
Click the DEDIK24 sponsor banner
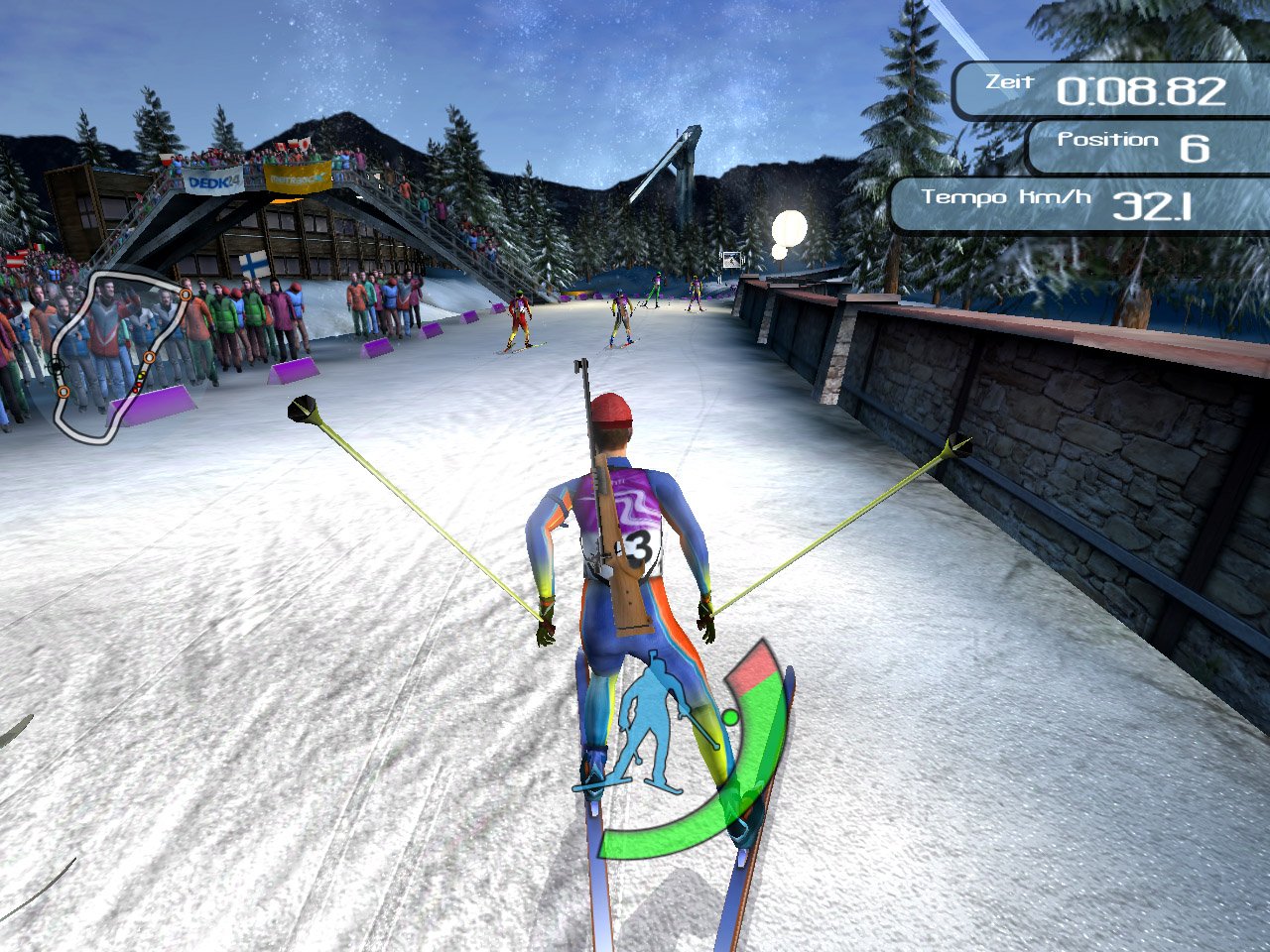[x=214, y=181]
